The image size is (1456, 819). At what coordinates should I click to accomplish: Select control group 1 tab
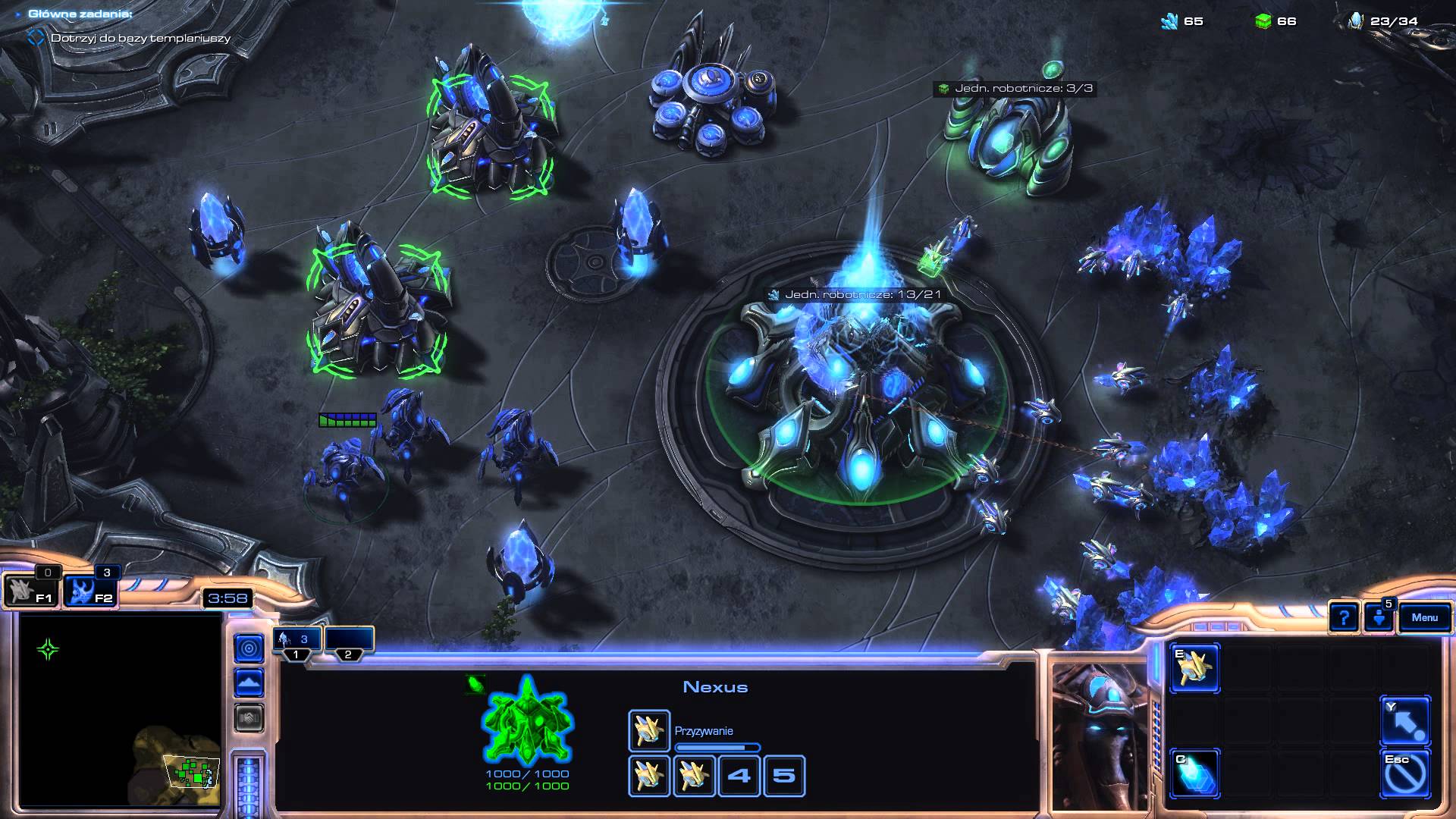coord(297,642)
